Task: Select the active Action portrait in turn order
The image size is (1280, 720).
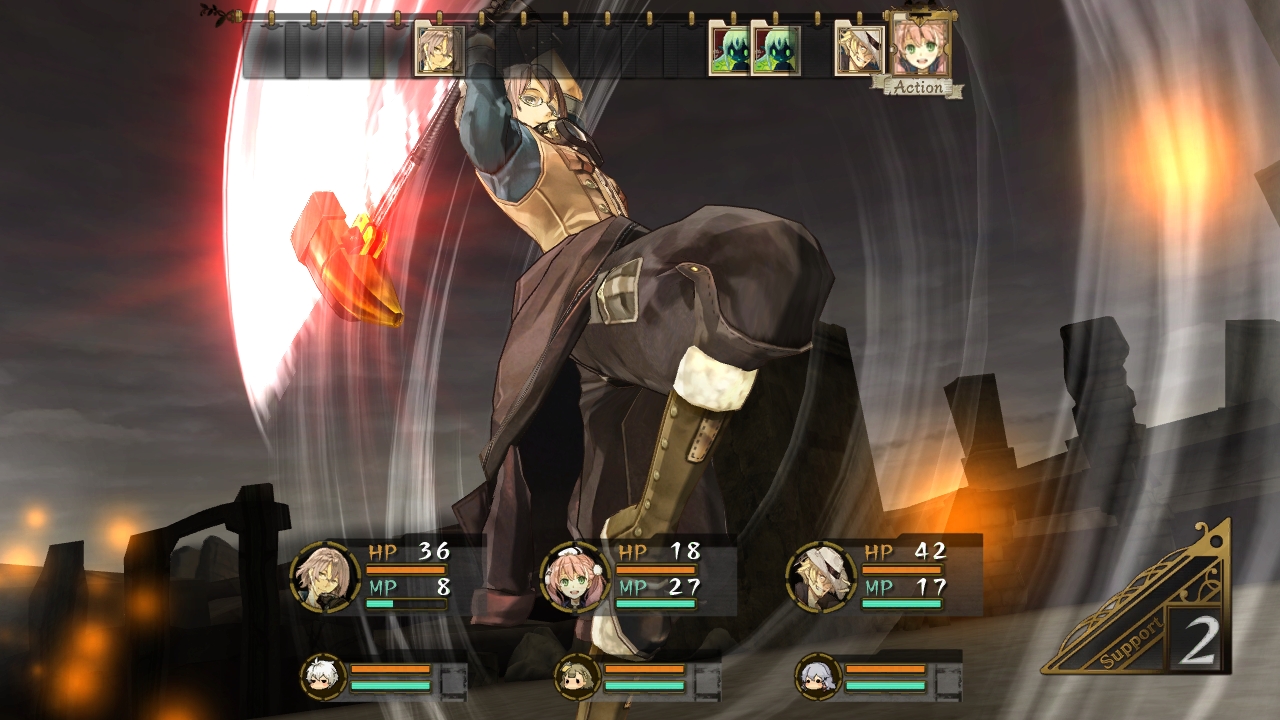Action: click(x=919, y=48)
